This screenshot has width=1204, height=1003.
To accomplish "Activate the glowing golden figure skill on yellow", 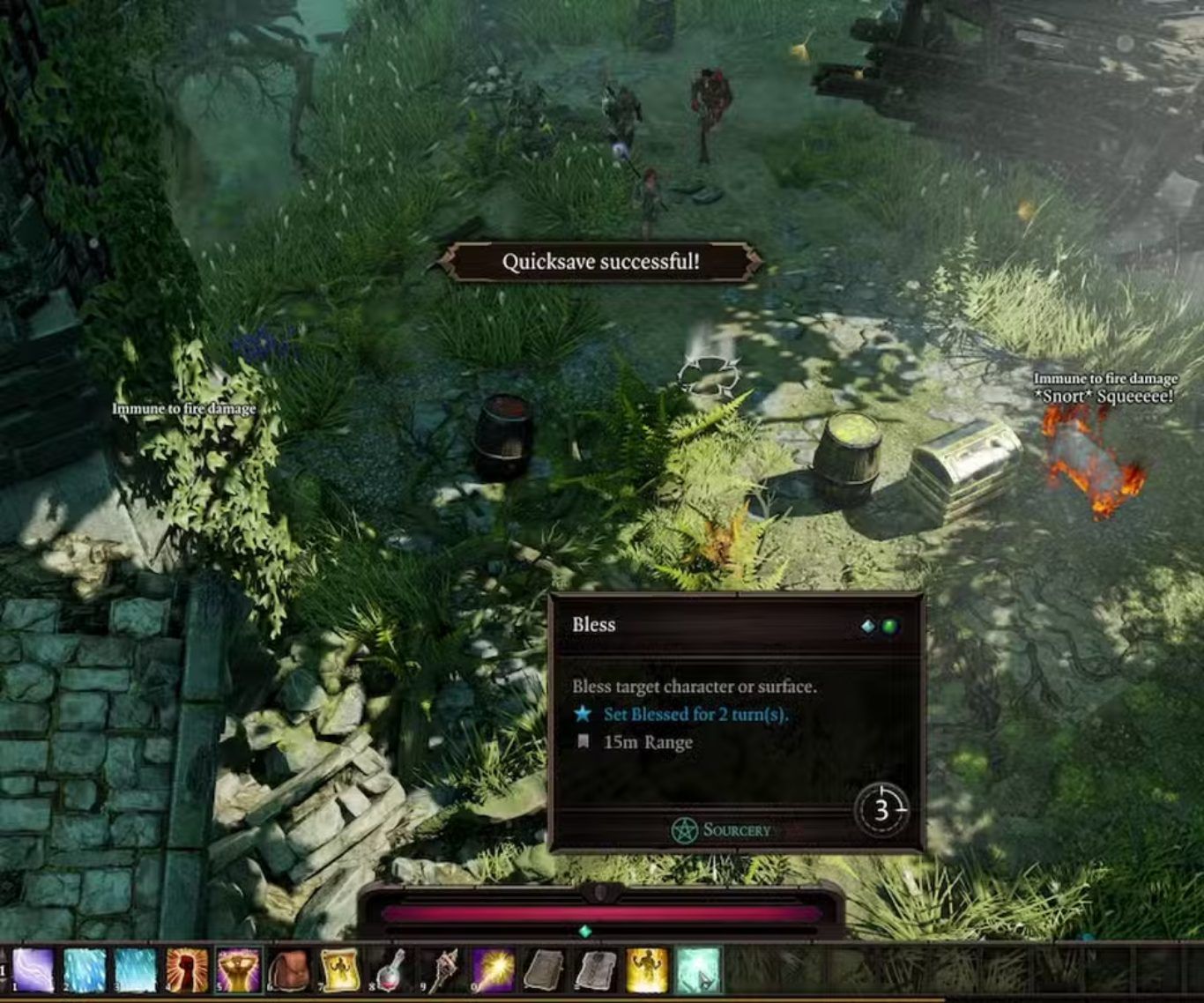I will 647,970.
